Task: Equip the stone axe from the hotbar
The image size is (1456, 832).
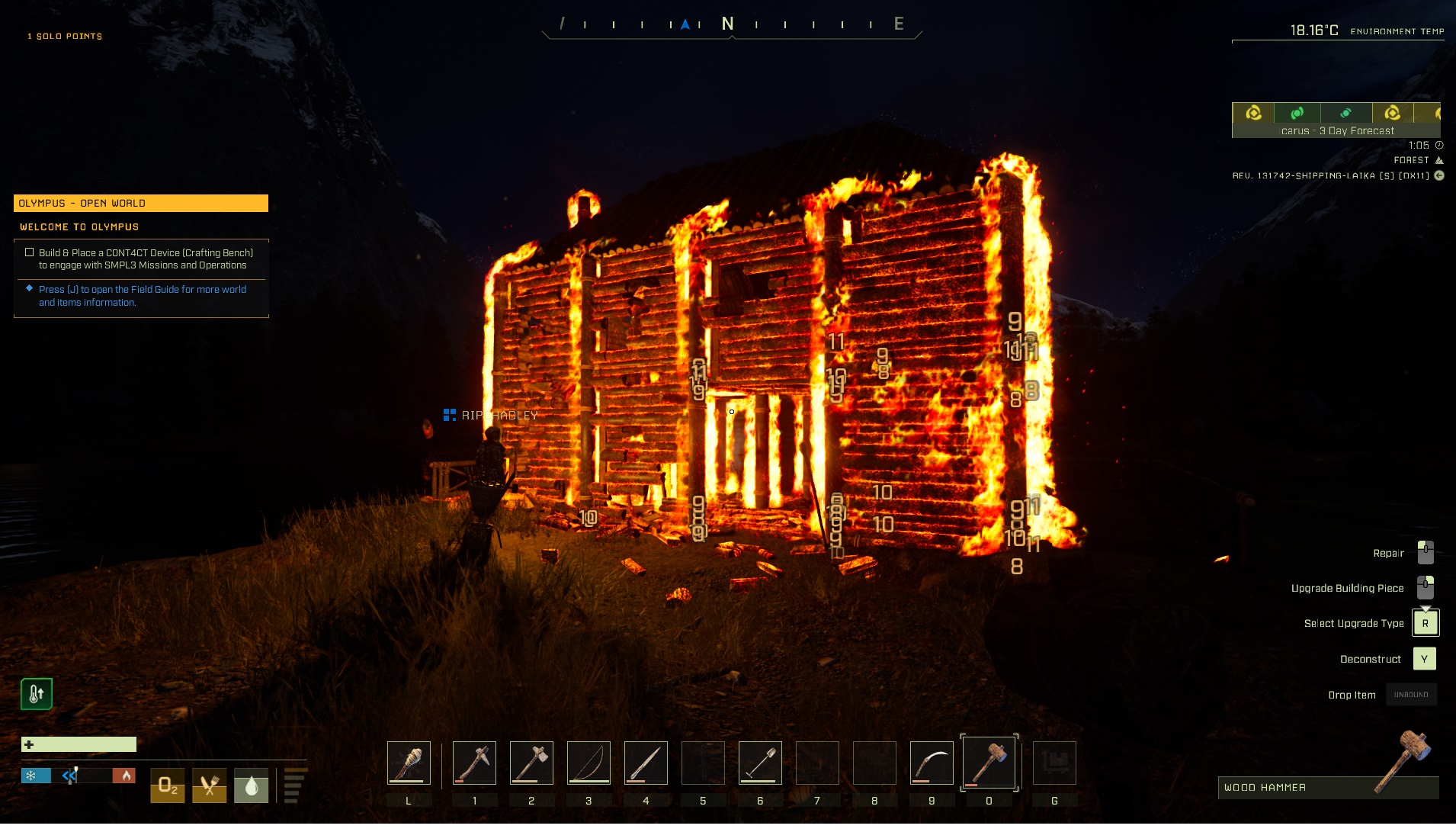Action: coord(531,763)
